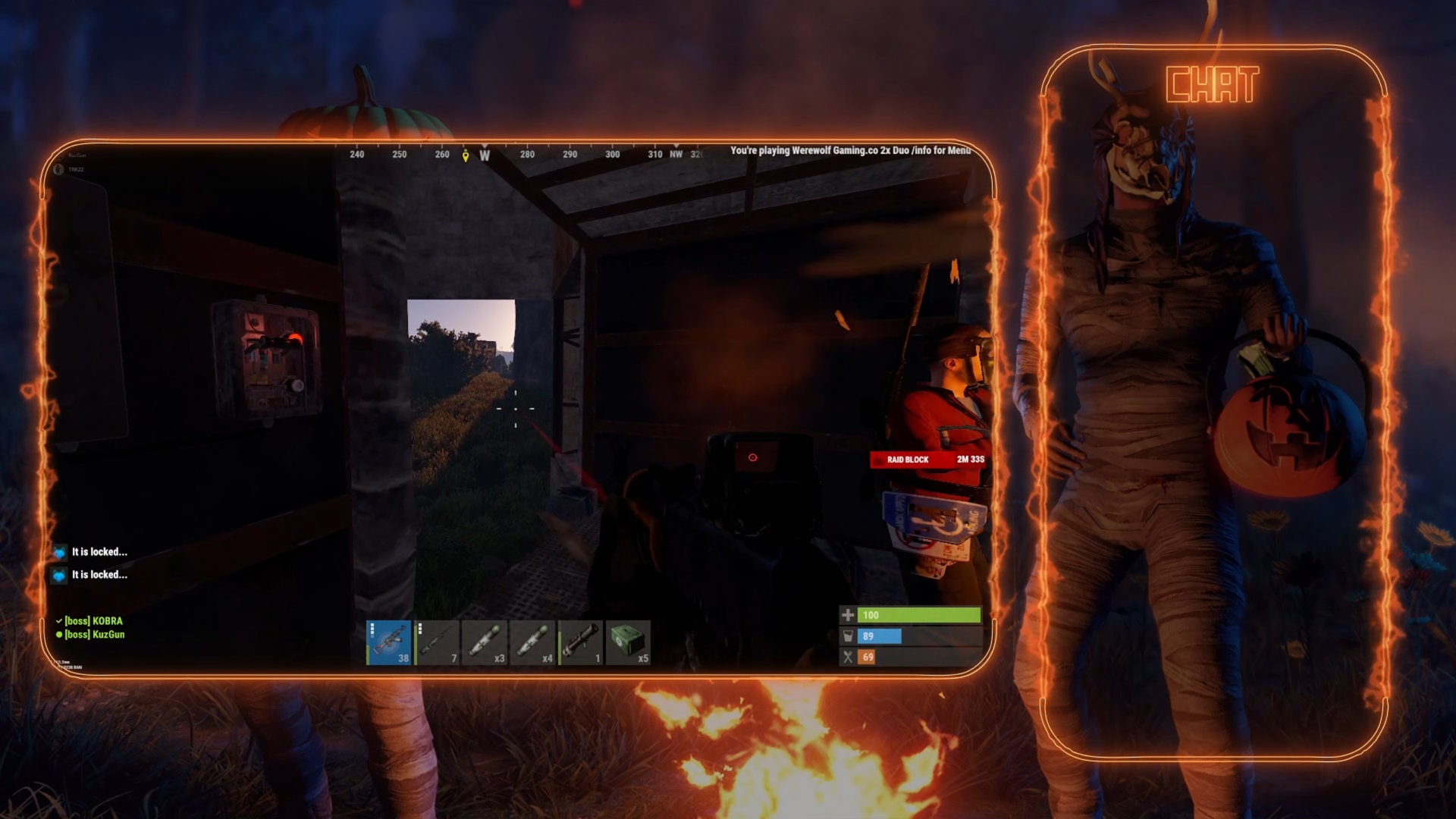Click the player avatar icon at top left
Screen dimensions: 1456x819
tap(60, 170)
